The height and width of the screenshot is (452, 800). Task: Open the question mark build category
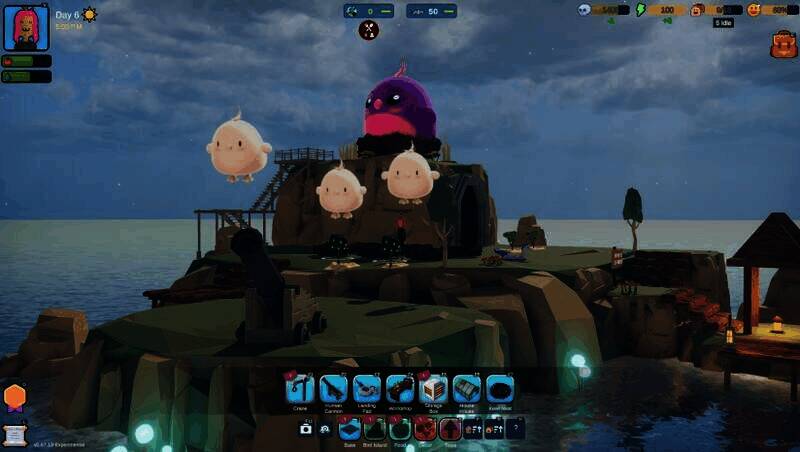click(x=515, y=429)
